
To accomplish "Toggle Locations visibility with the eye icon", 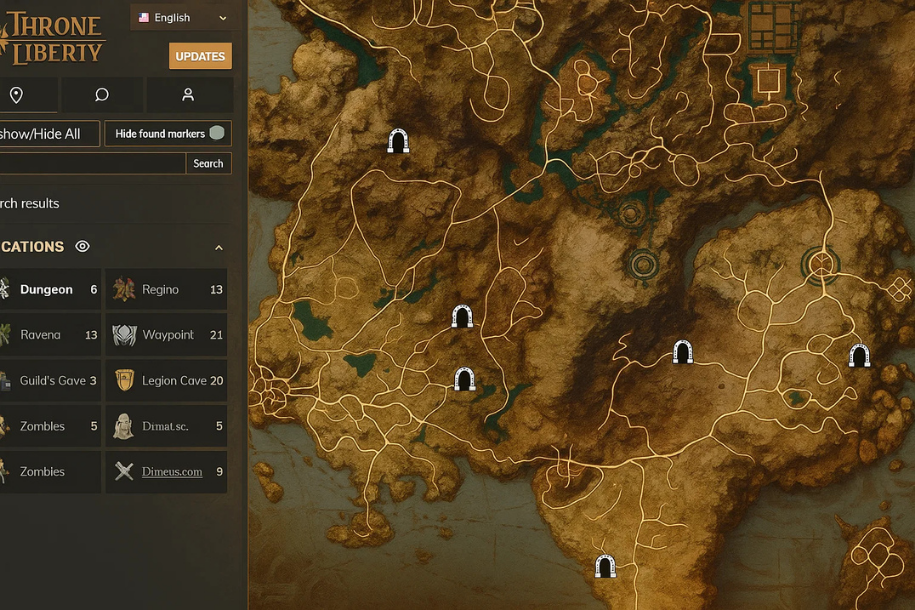I will click(x=83, y=247).
